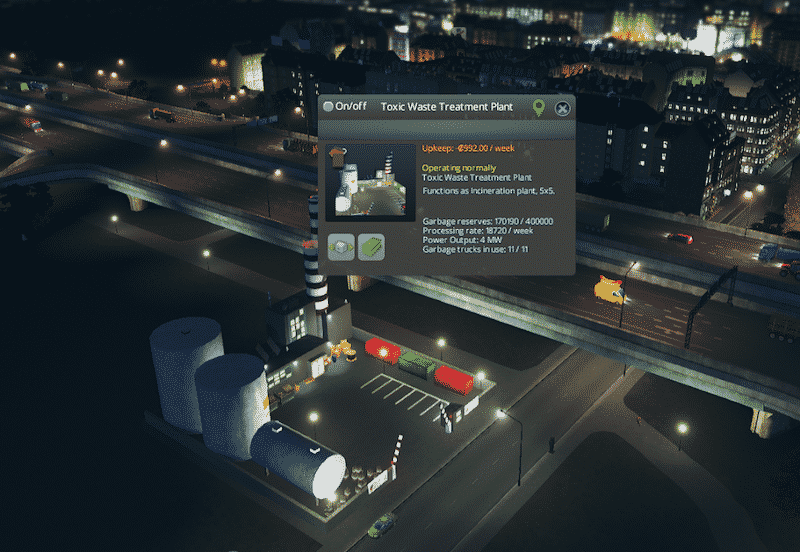Toggle the plant's On/off checkbox
Image resolution: width=800 pixels, height=552 pixels.
click(x=329, y=107)
